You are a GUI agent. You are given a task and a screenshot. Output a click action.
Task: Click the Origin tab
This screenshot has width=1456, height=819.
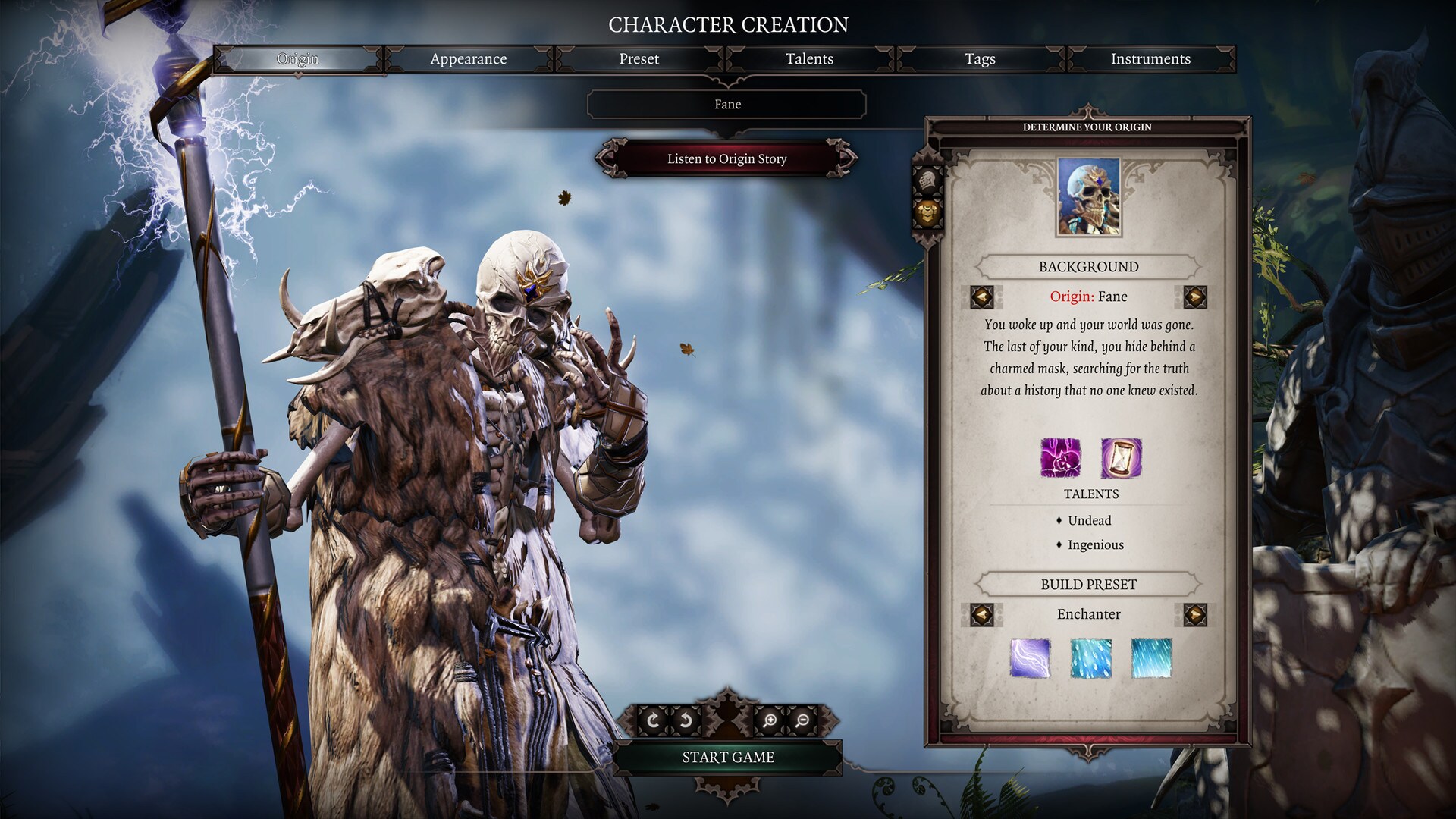pyautogui.click(x=297, y=59)
